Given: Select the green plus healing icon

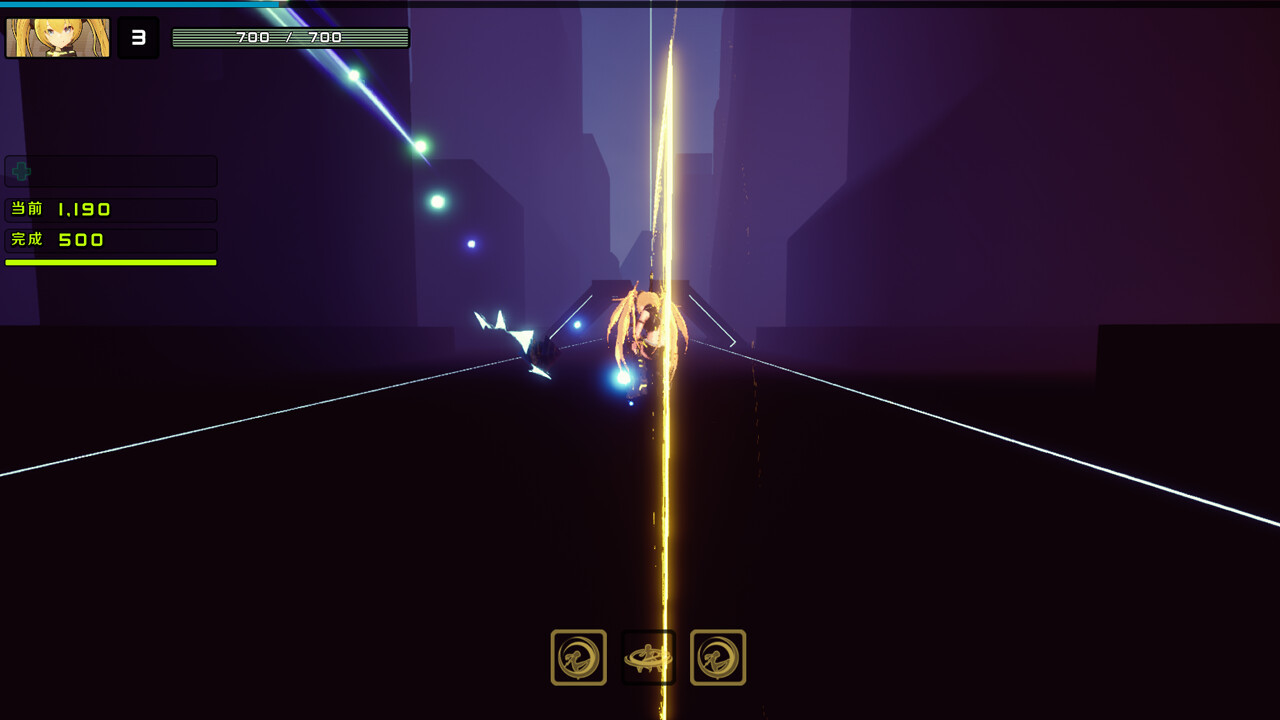Looking at the screenshot, I should tap(21, 172).
